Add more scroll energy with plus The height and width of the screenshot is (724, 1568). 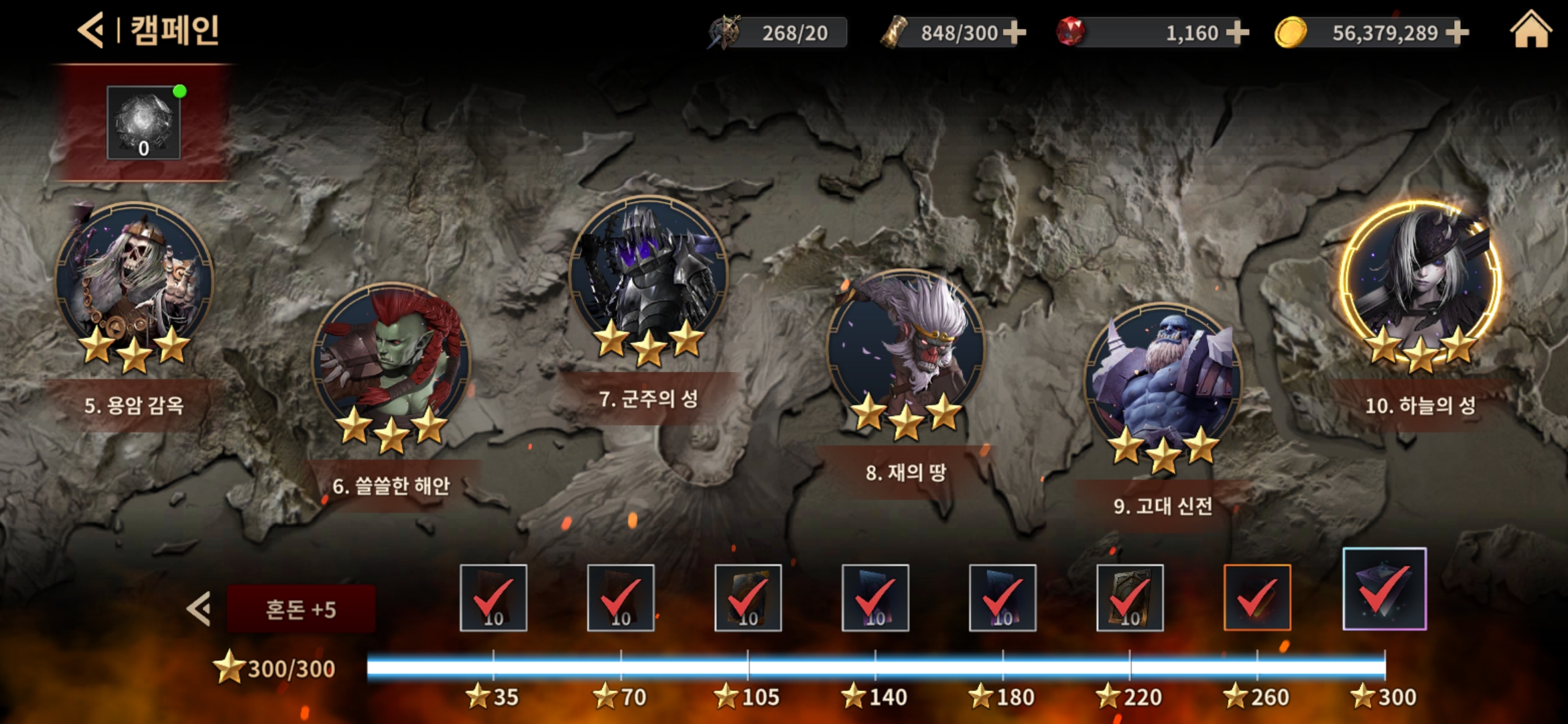(x=1015, y=32)
